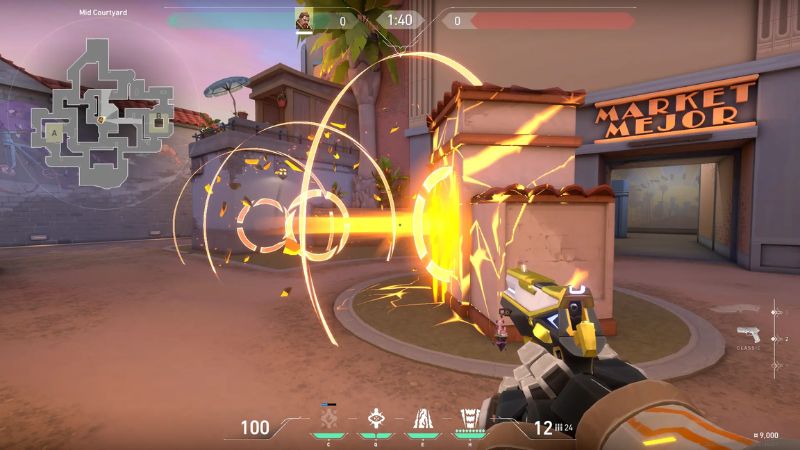Activate the E ability icon
Screen dimensions: 800x450
pyautogui.click(x=421, y=420)
